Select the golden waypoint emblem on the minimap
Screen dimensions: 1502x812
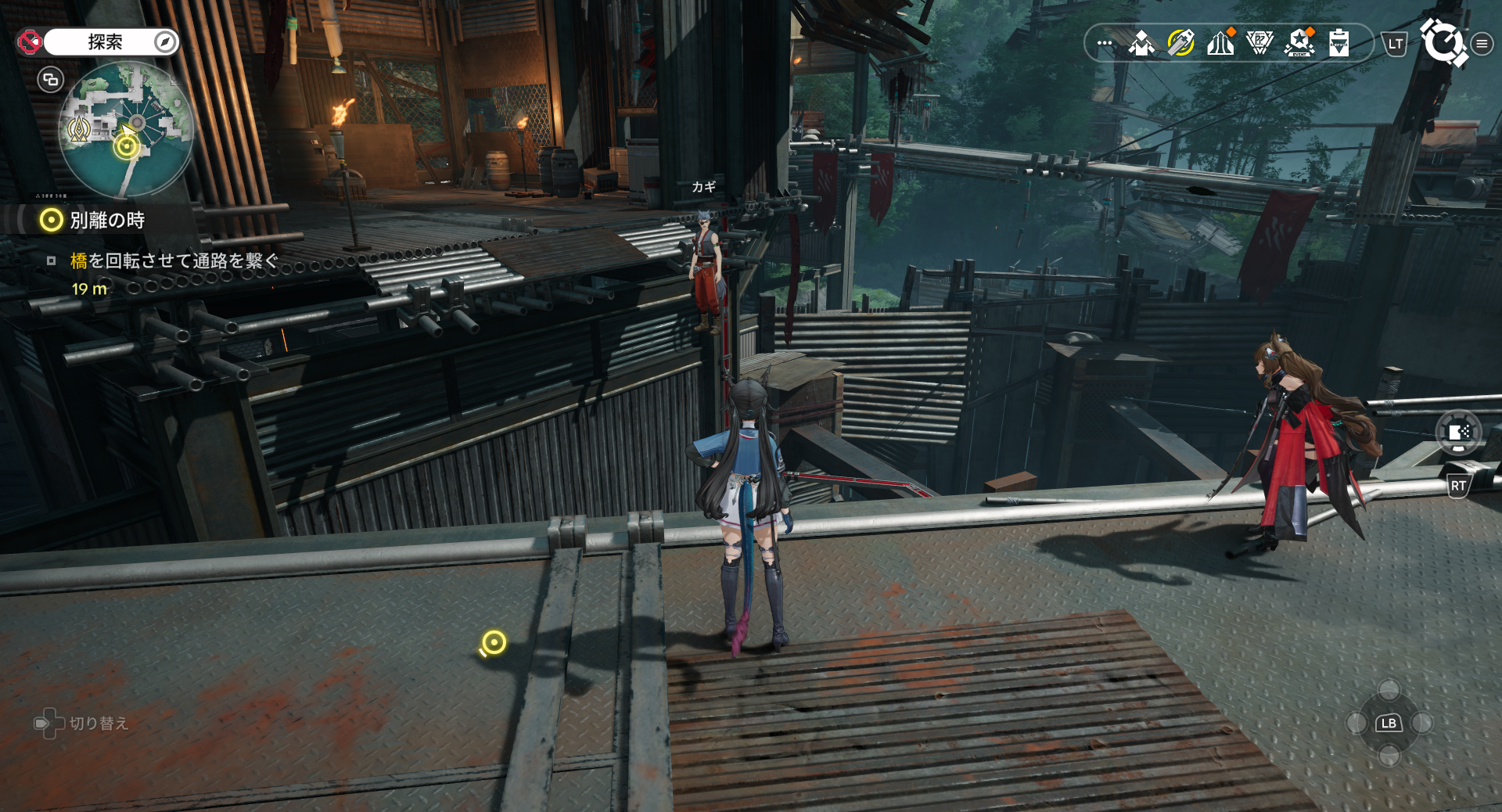pyautogui.click(x=79, y=129)
